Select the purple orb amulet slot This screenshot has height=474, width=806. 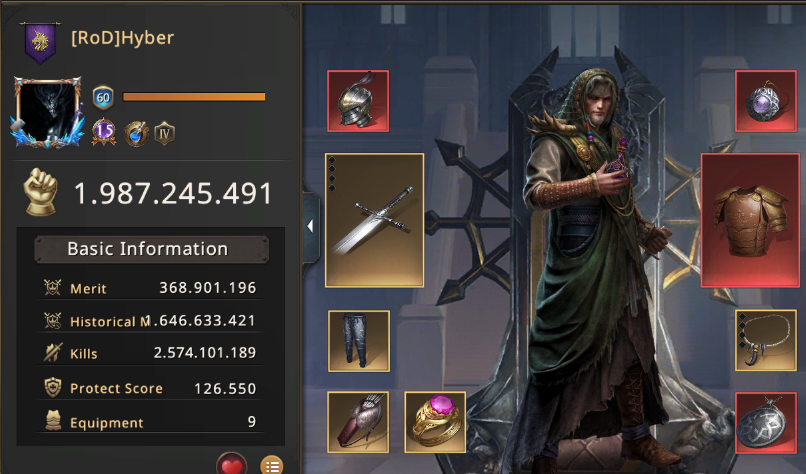click(766, 101)
